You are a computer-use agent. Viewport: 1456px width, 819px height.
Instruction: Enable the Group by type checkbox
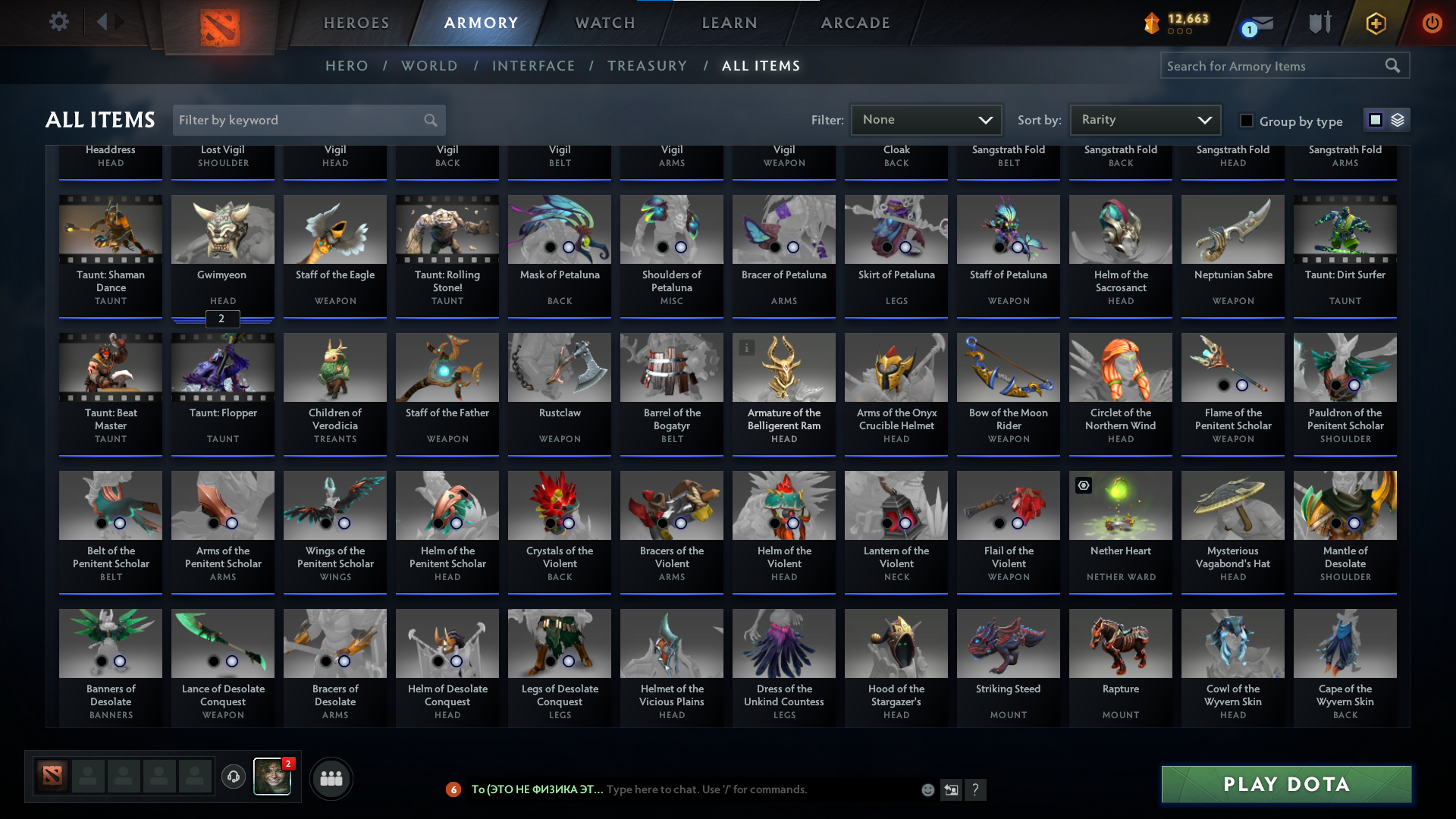click(1246, 121)
